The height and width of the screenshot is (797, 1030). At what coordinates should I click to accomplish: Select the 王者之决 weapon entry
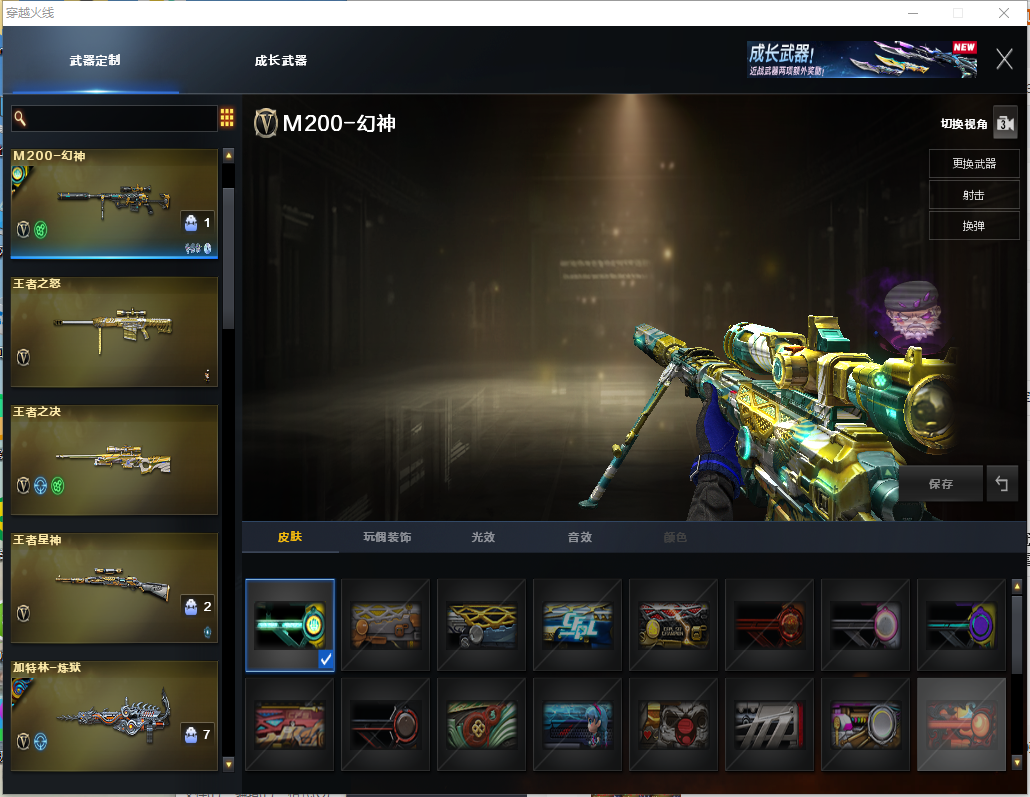(114, 459)
